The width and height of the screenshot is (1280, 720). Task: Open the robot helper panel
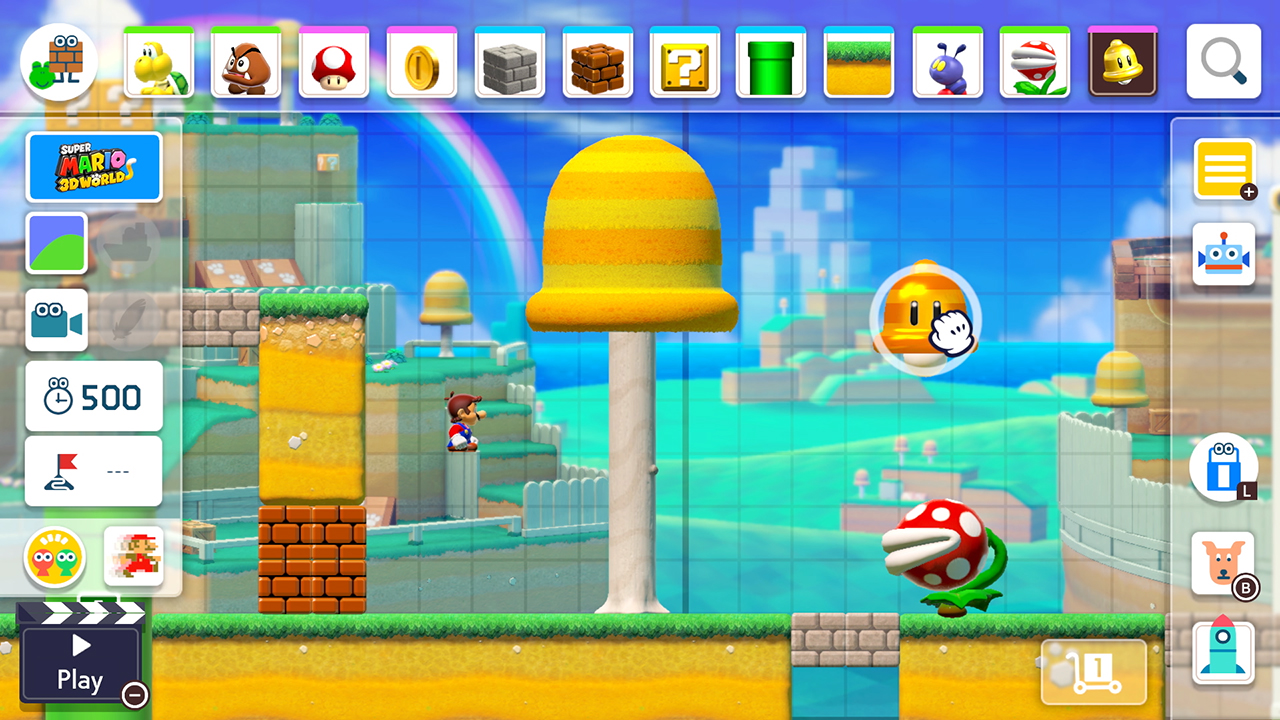[x=1225, y=255]
